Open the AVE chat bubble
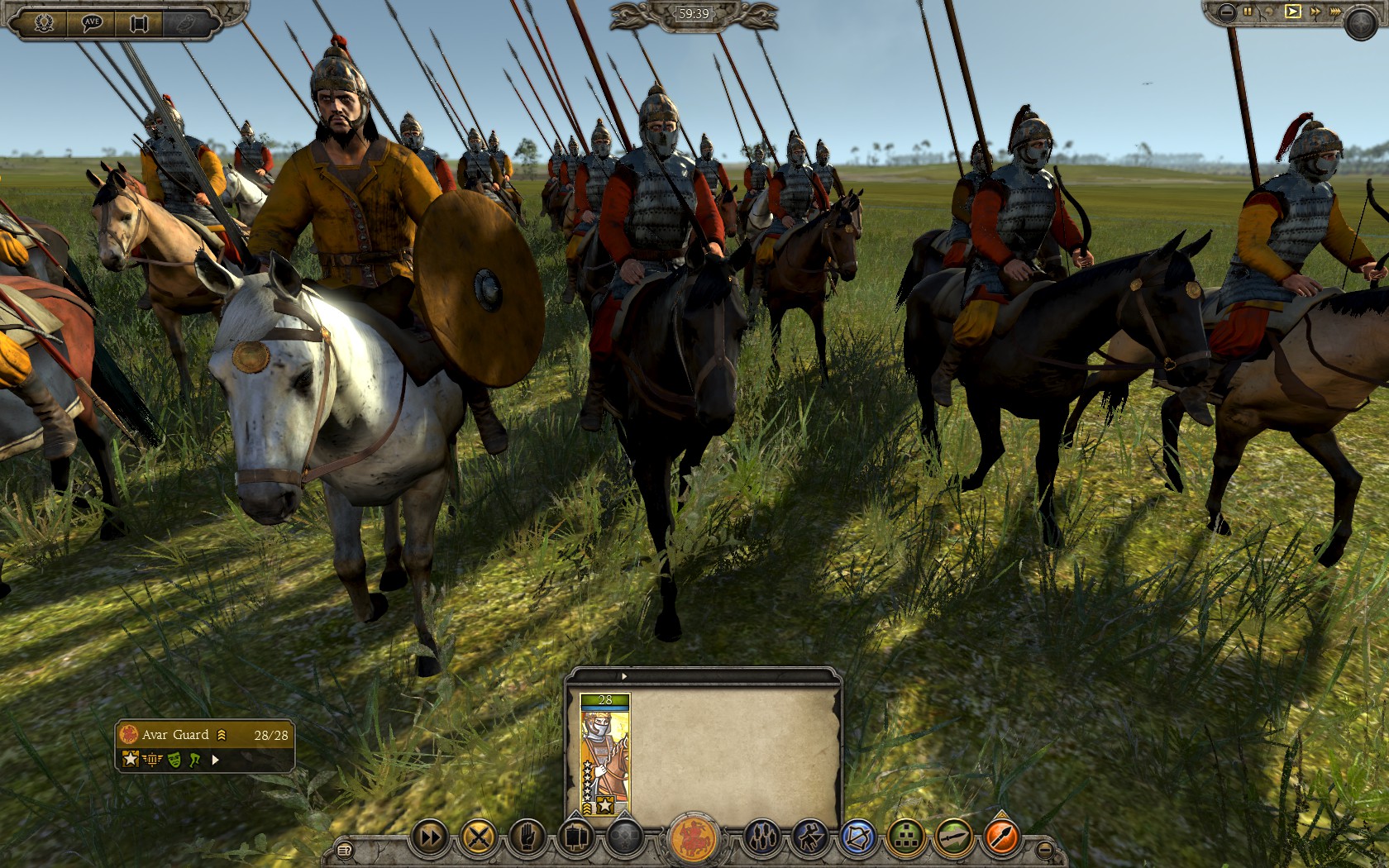 click(92, 22)
